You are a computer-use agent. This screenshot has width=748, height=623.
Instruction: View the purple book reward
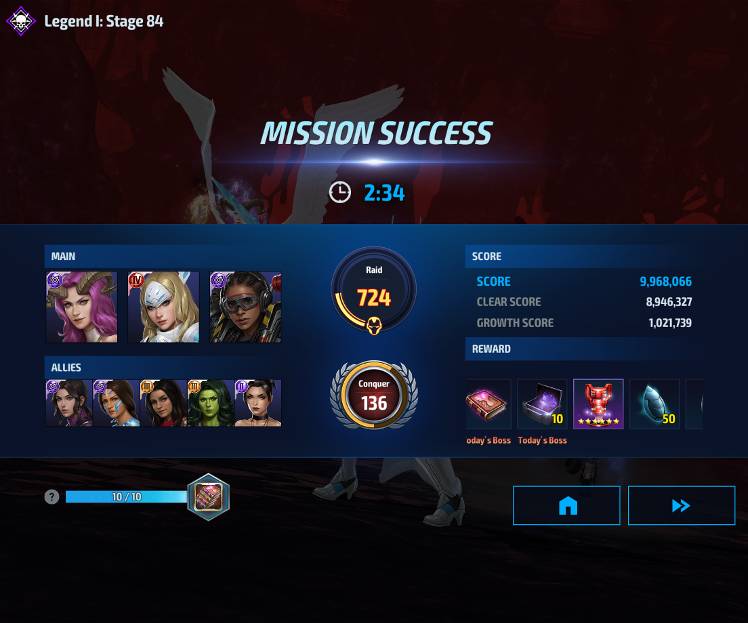tap(488, 404)
